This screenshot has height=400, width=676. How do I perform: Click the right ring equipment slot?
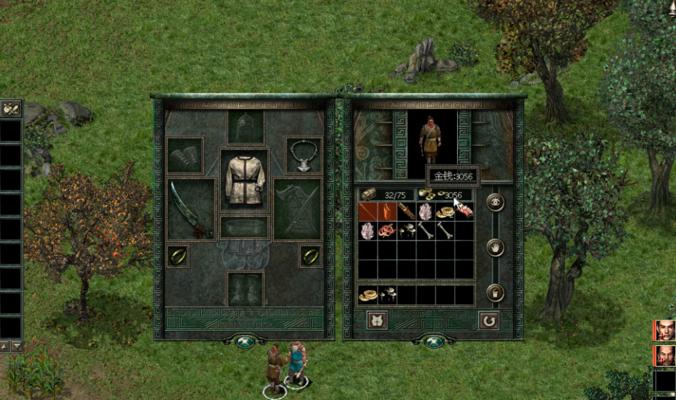pos(311,256)
